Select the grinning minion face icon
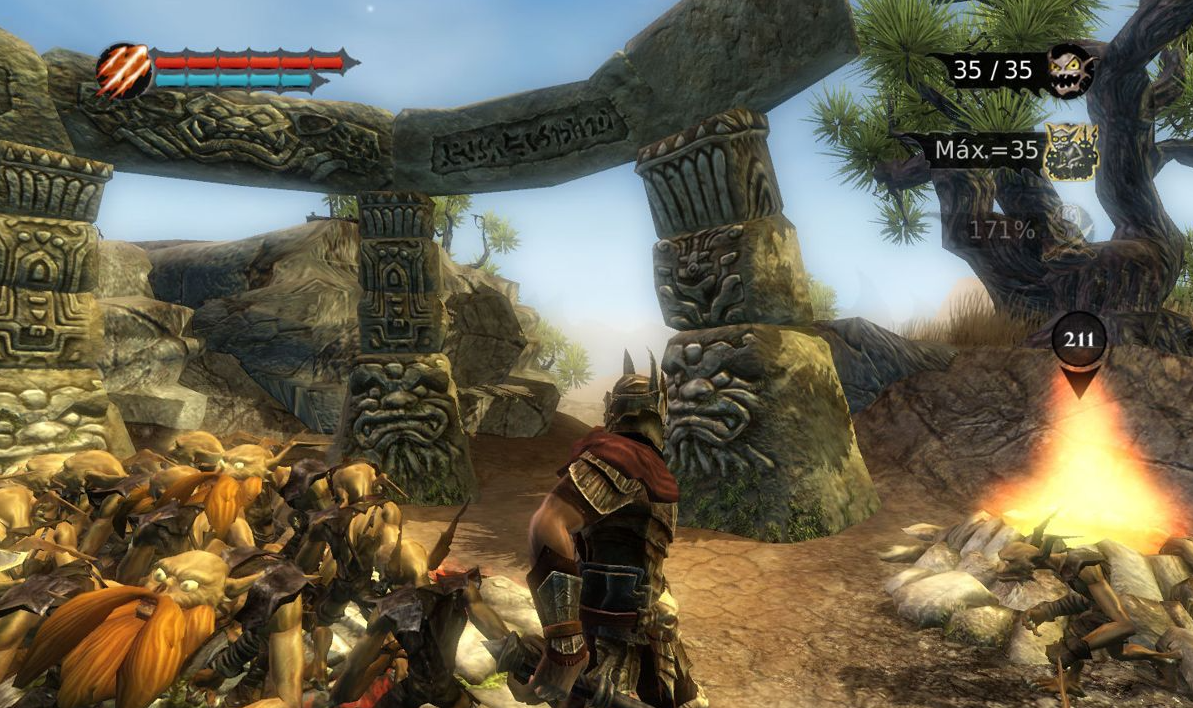Image resolution: width=1193 pixels, height=708 pixels. pyautogui.click(x=1070, y=70)
